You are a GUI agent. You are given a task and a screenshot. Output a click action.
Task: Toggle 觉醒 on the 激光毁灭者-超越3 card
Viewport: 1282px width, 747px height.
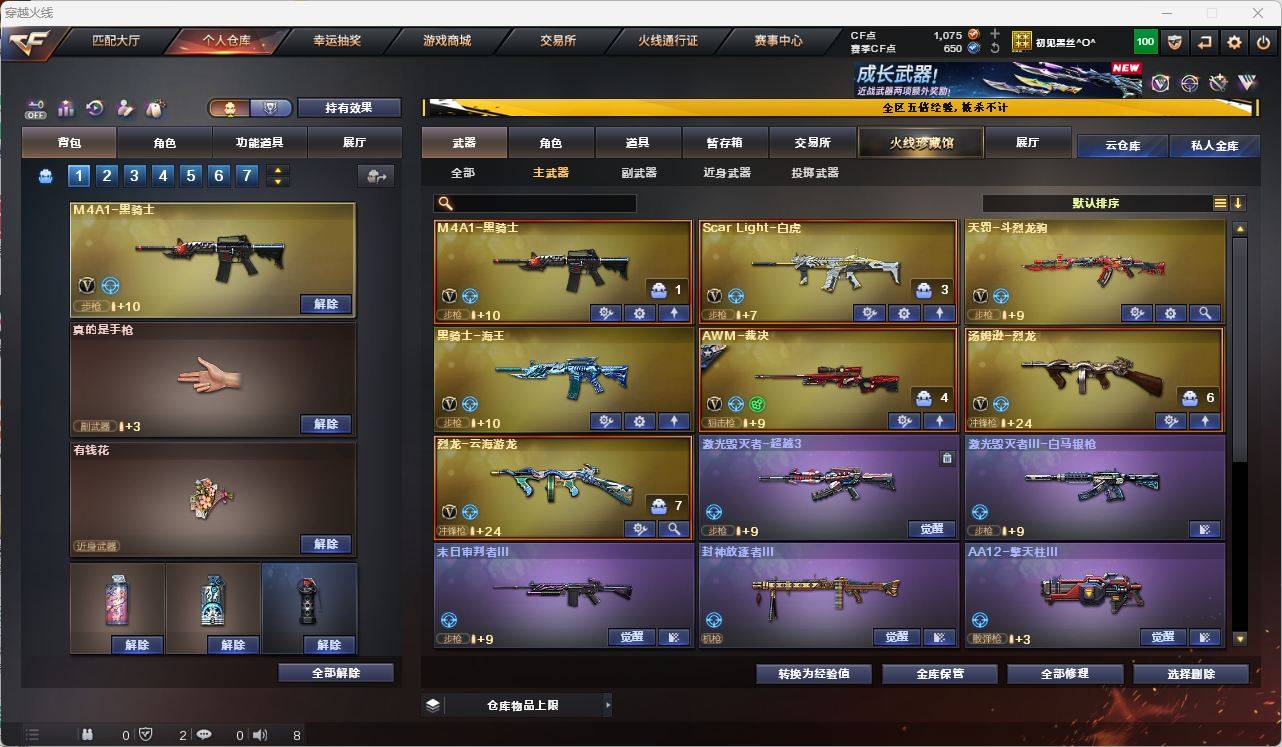[x=931, y=529]
